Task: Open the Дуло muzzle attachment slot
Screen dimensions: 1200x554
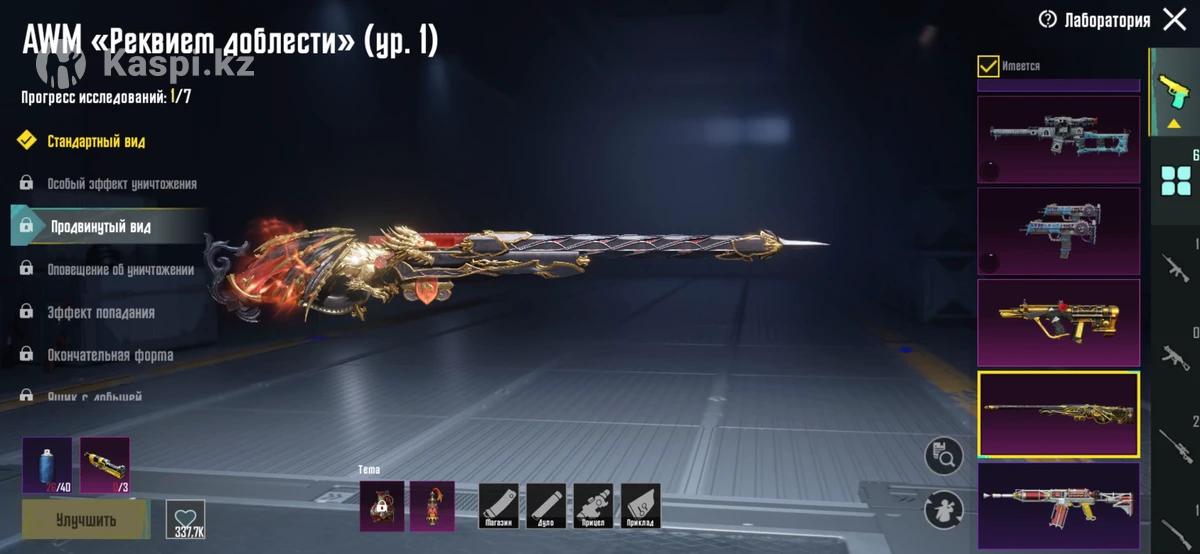Action: [x=546, y=505]
